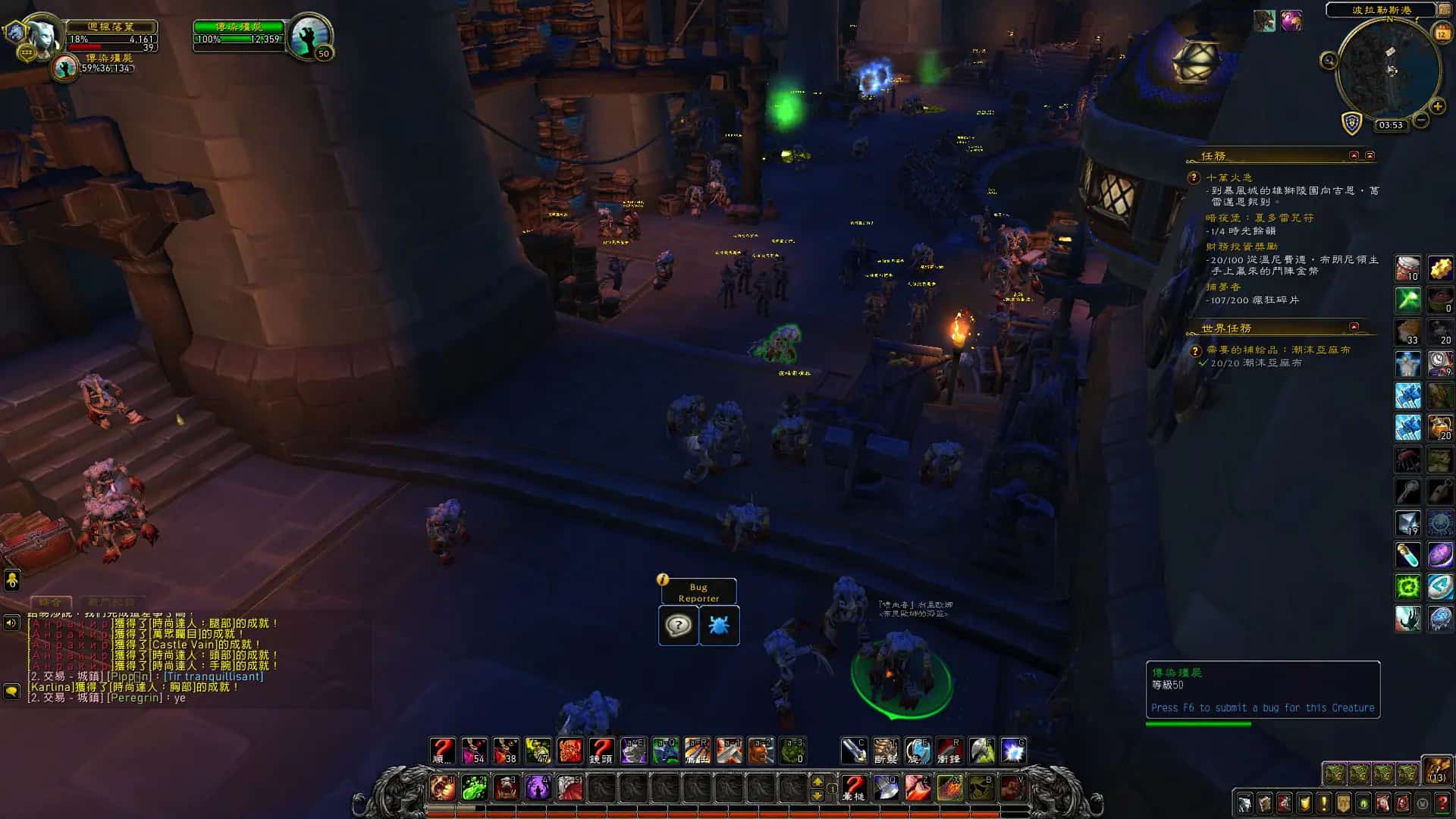Activate the green slime ability in slot 2

475,787
